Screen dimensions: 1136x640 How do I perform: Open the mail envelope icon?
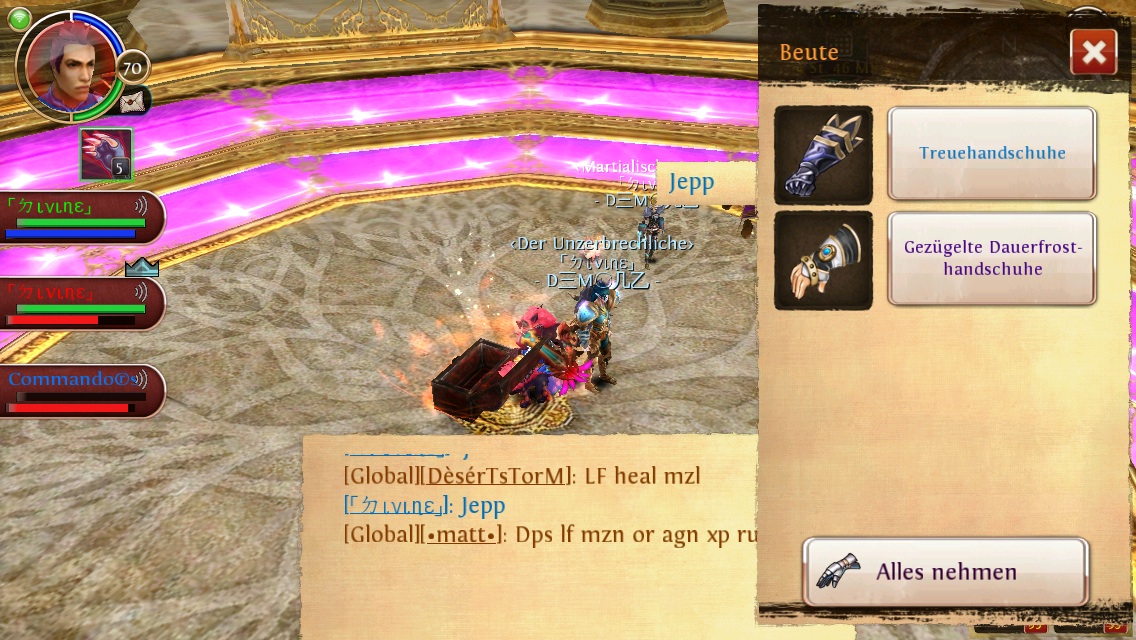[132, 101]
